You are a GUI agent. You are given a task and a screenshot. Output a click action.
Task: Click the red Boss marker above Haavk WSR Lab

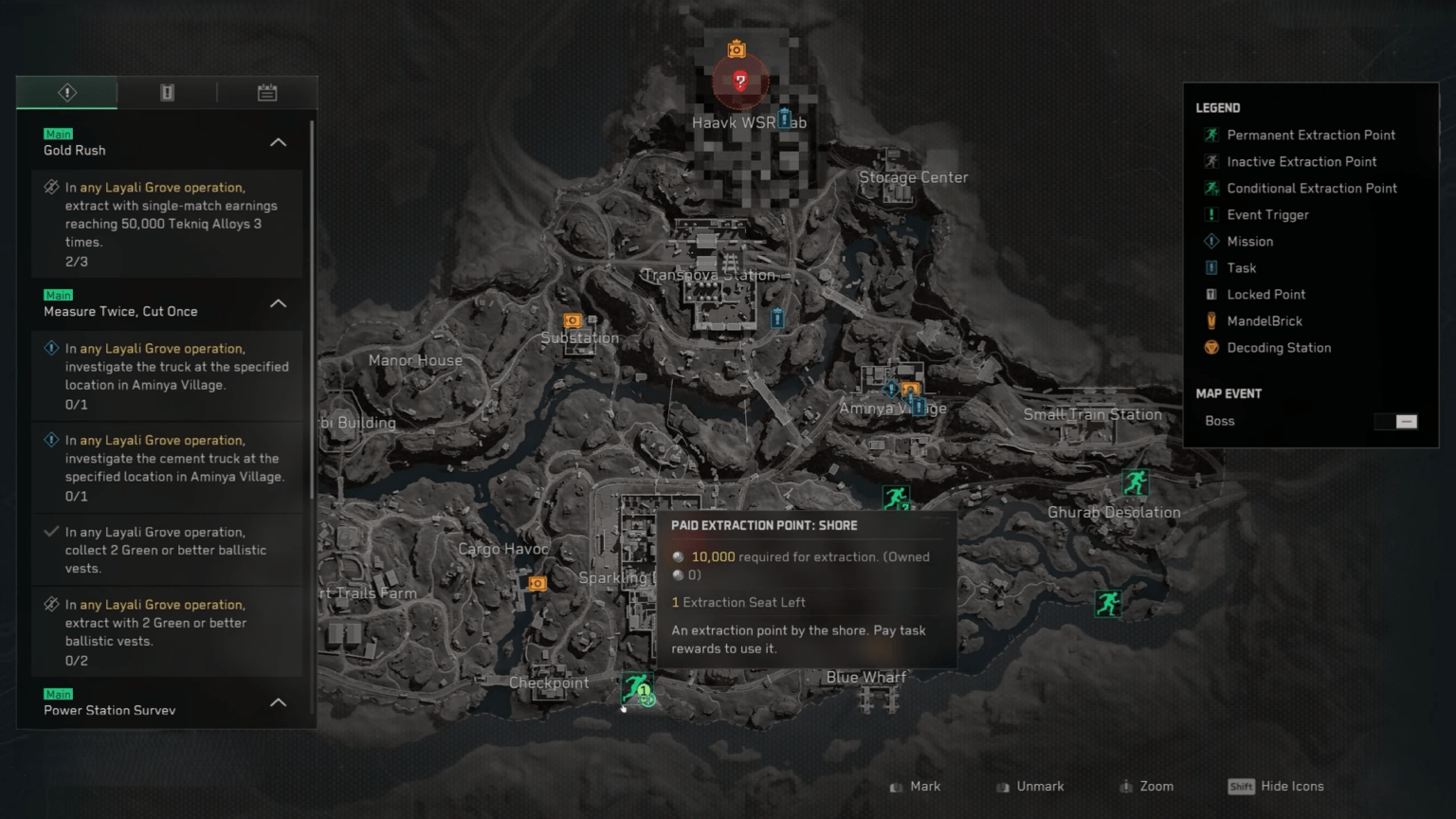pyautogui.click(x=738, y=81)
